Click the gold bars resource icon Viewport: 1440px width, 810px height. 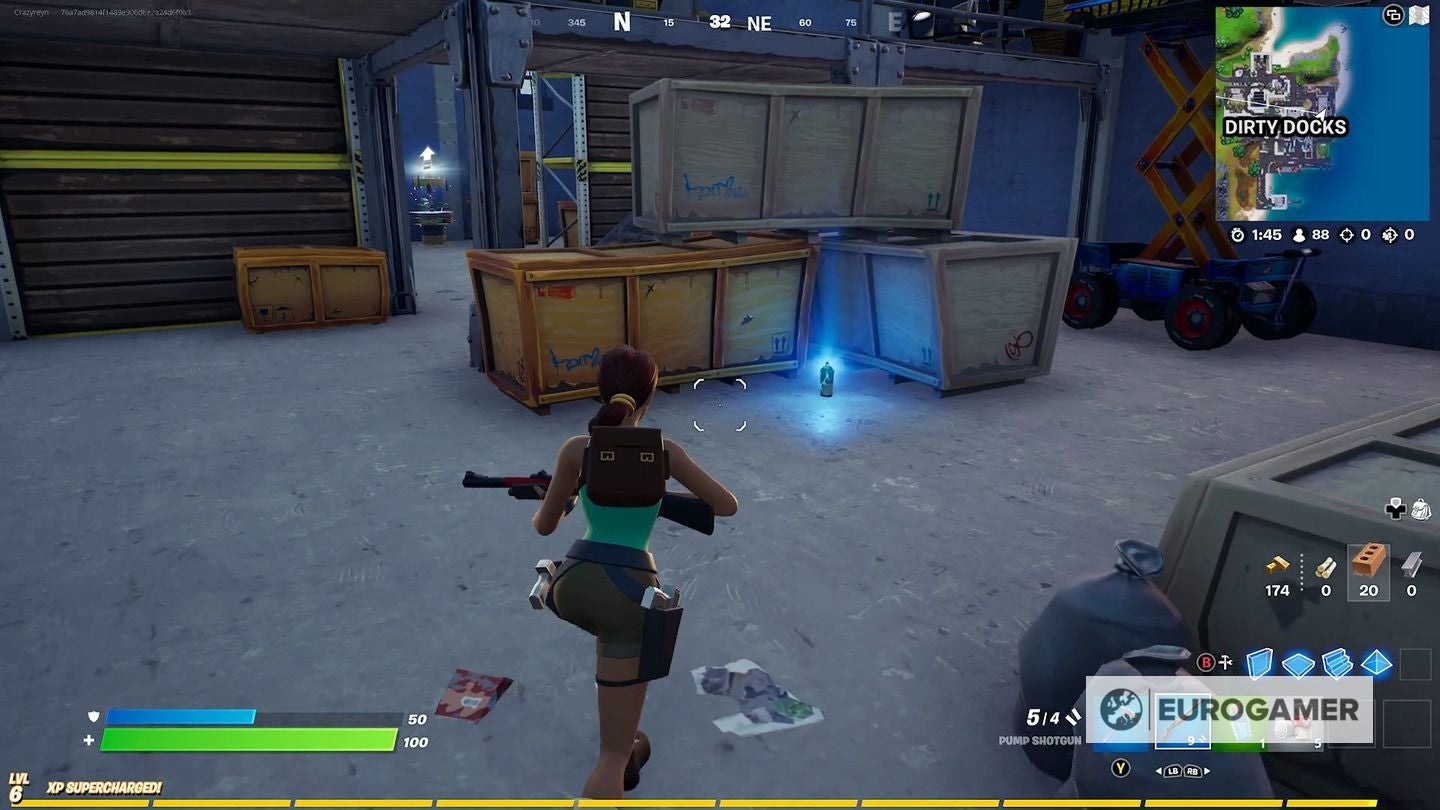pos(1277,565)
